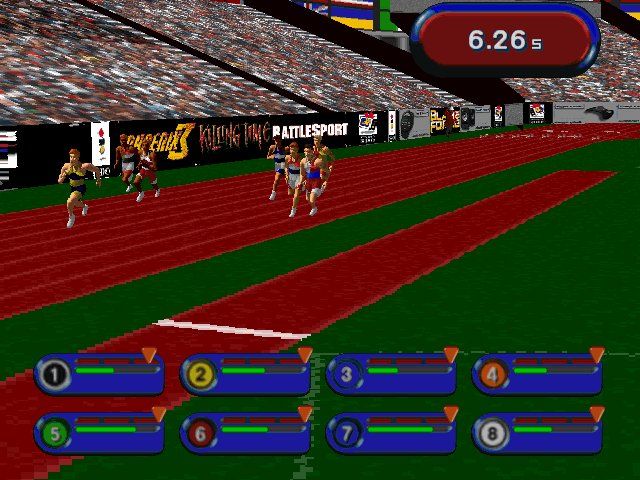Image resolution: width=640 pixels, height=480 pixels.
Task: Choose the blue player 3 panel
Action: click(x=392, y=374)
